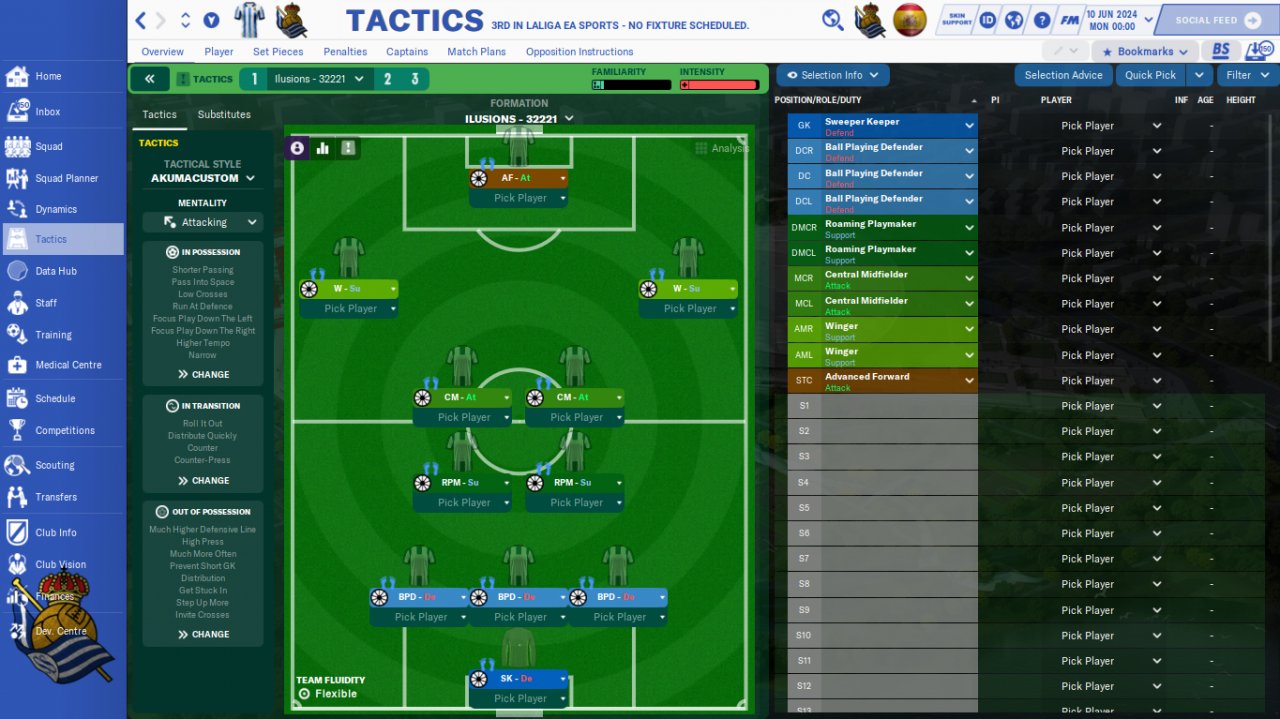Viewport: 1280px width, 719px height.
Task: Go to the Squad screen
Action: pyautogui.click(x=48, y=146)
